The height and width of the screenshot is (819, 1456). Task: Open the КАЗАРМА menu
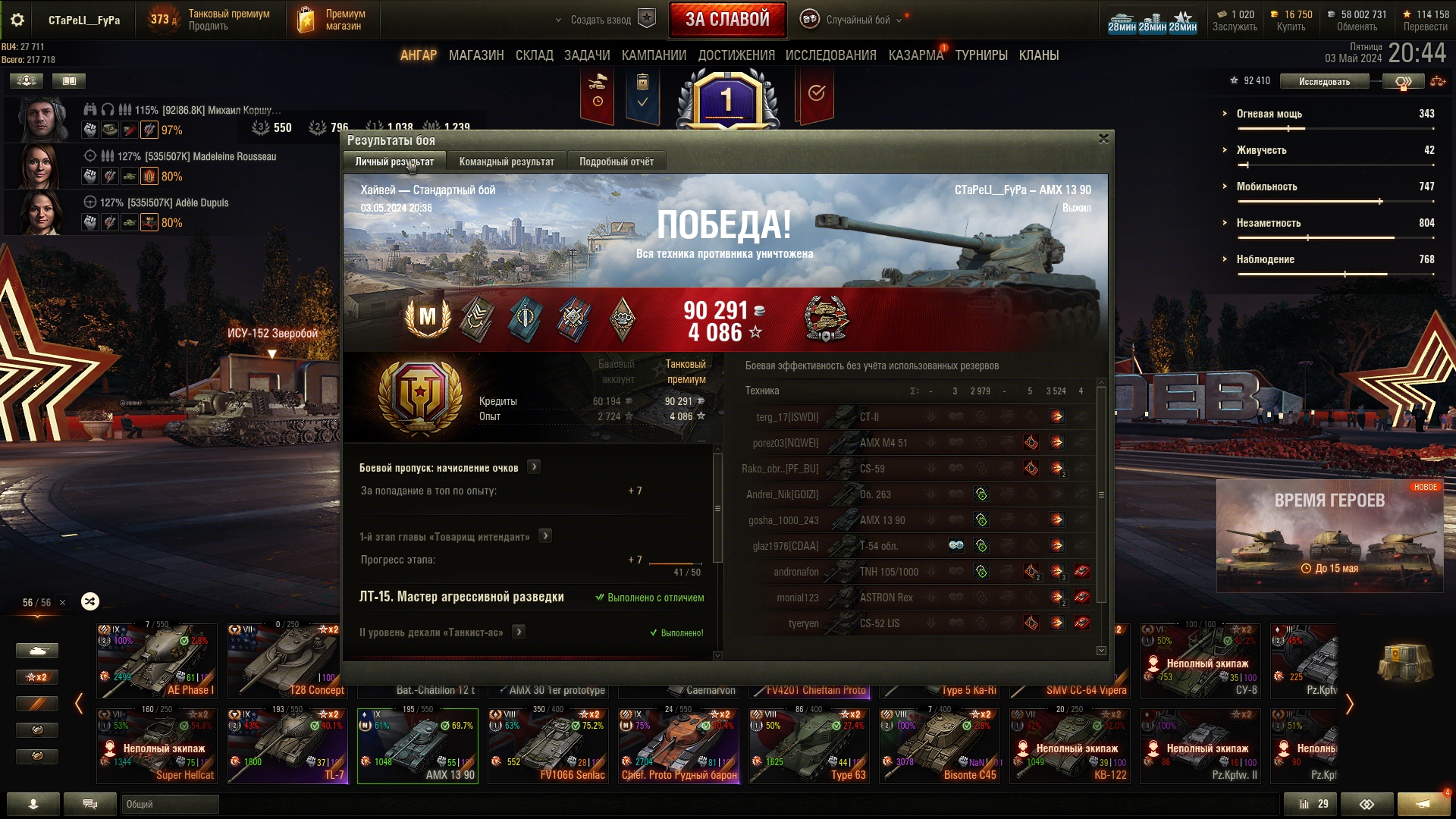(x=916, y=55)
